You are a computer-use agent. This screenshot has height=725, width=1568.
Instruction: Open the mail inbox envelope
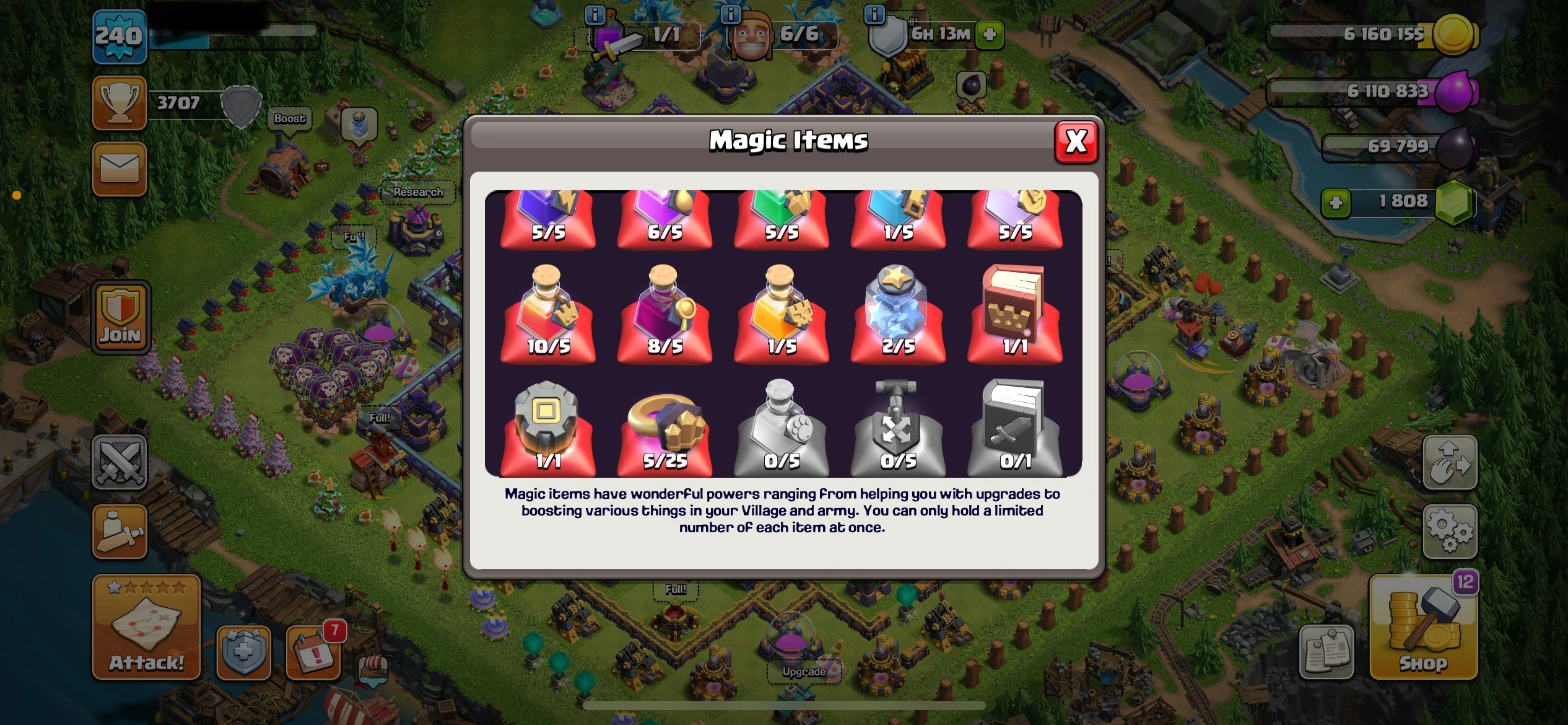[120, 168]
